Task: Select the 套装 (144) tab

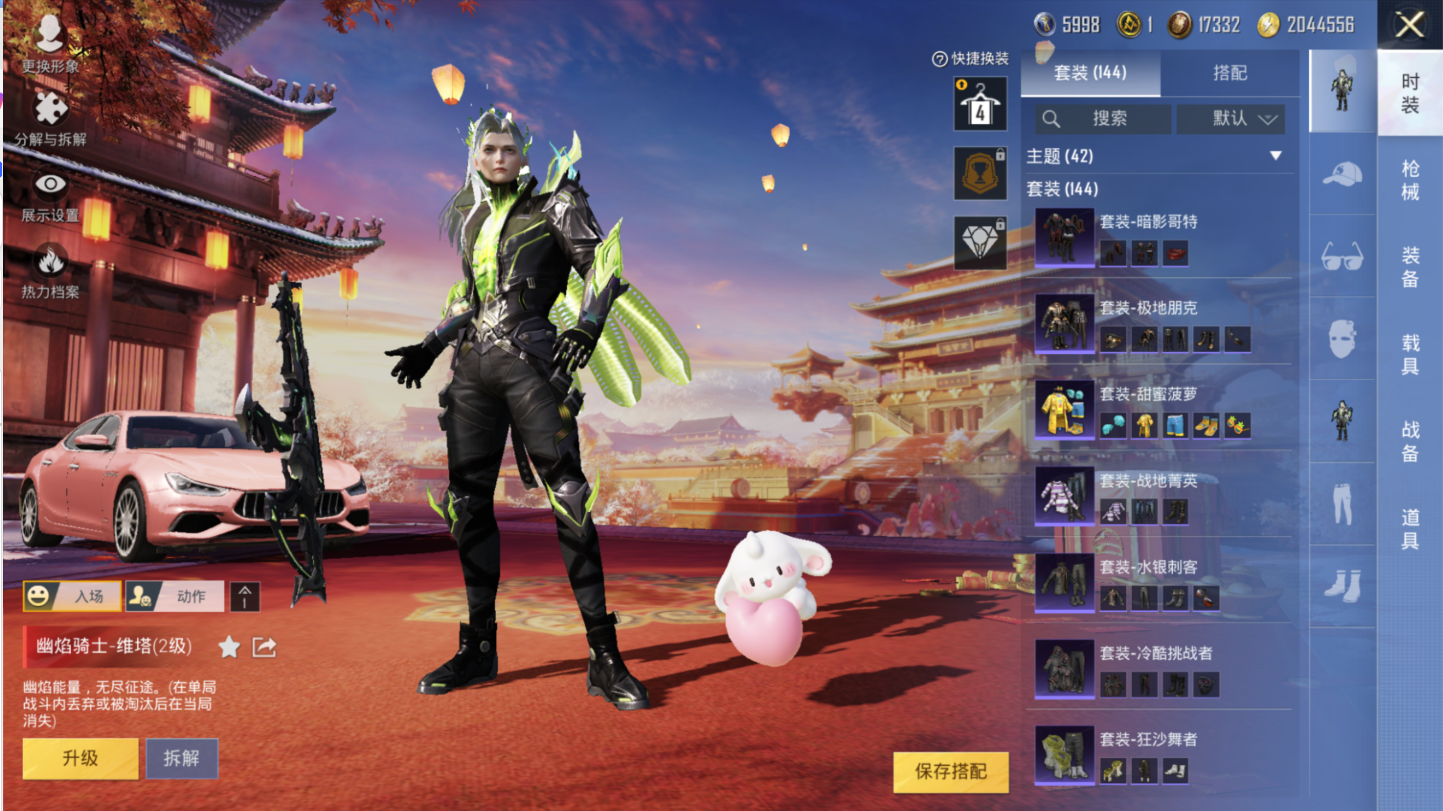Action: 1090,73
